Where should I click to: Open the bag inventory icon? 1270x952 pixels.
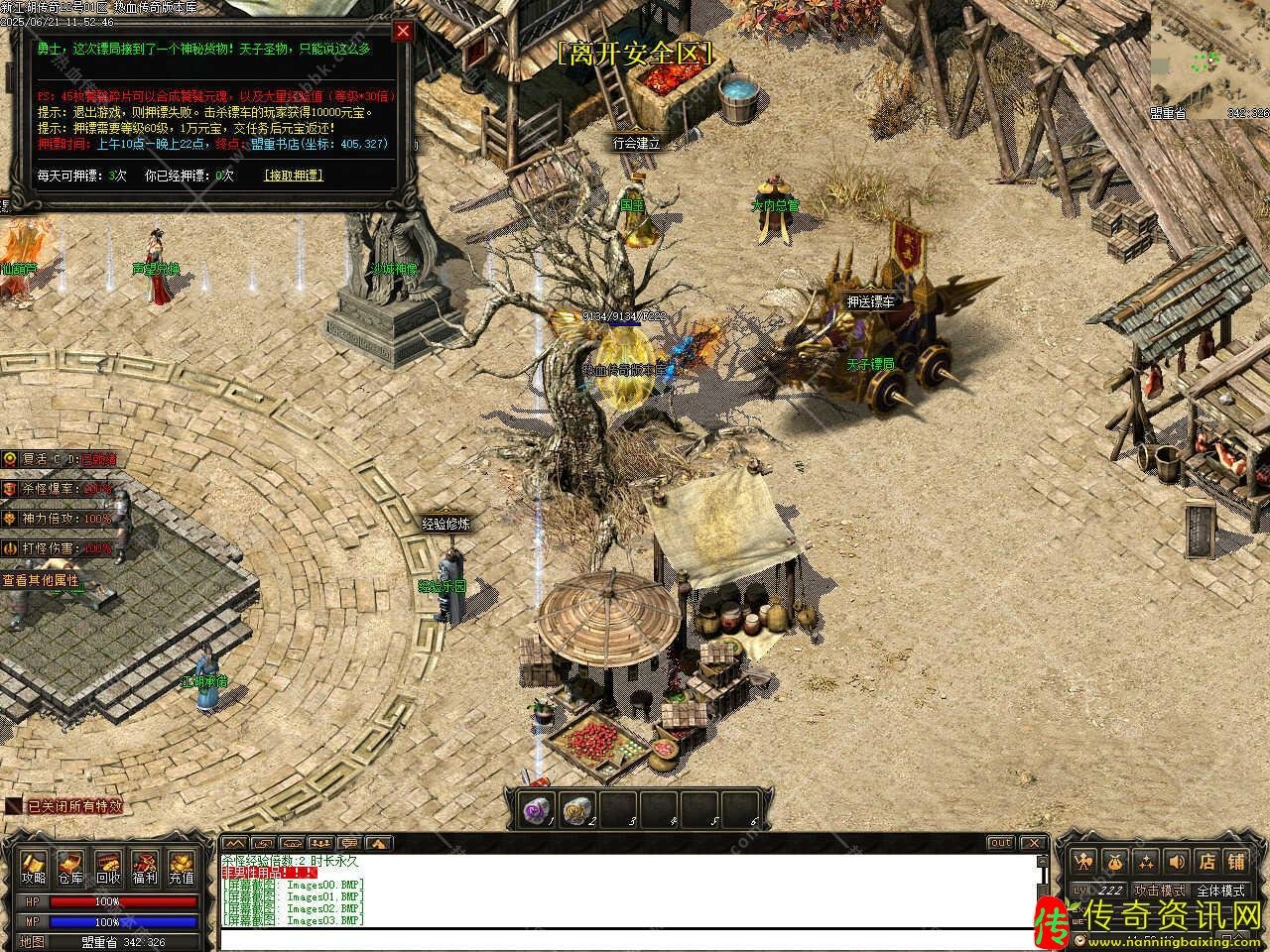click(1116, 861)
